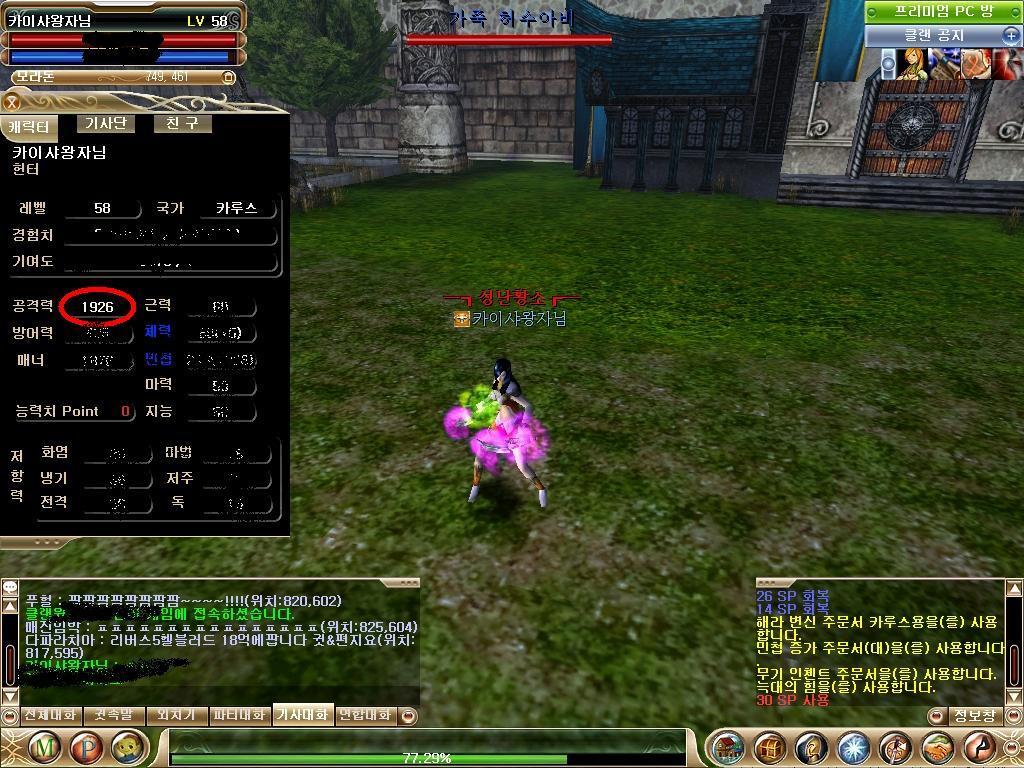Screen dimensions: 1024x768
Task: Choose the 외치기 shout chat tab
Action: pos(175,715)
